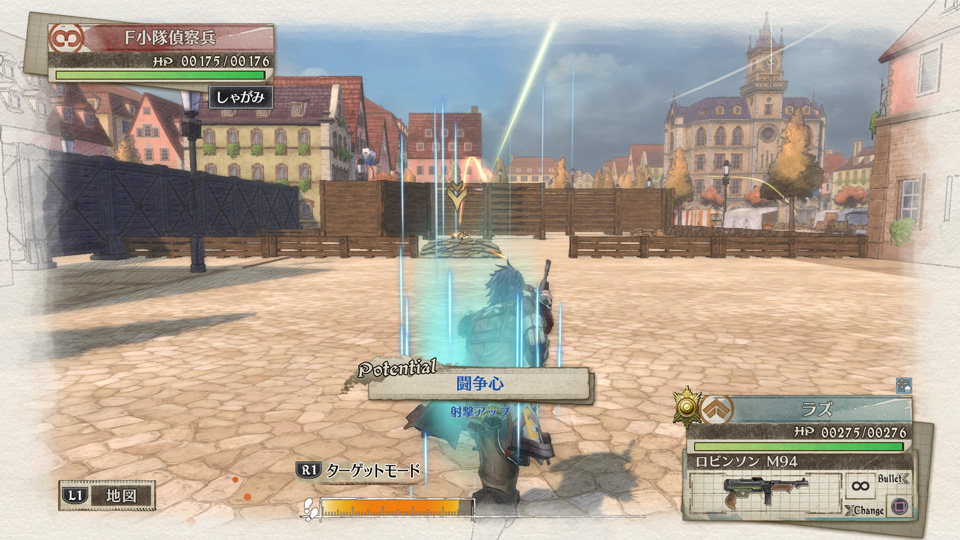Open the 地図 map button

(x=108, y=495)
